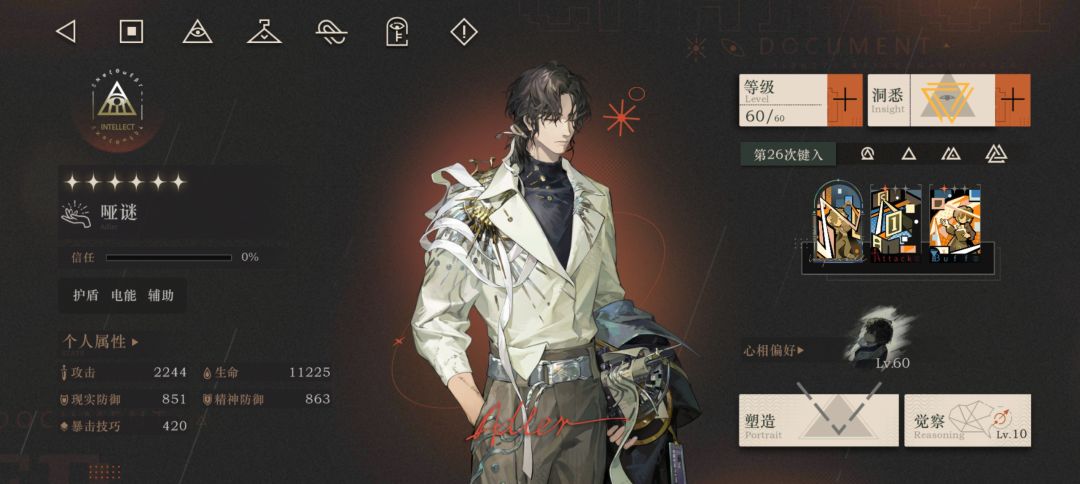Select the Buff incantation card
The width and height of the screenshot is (1080, 484).
click(x=954, y=226)
